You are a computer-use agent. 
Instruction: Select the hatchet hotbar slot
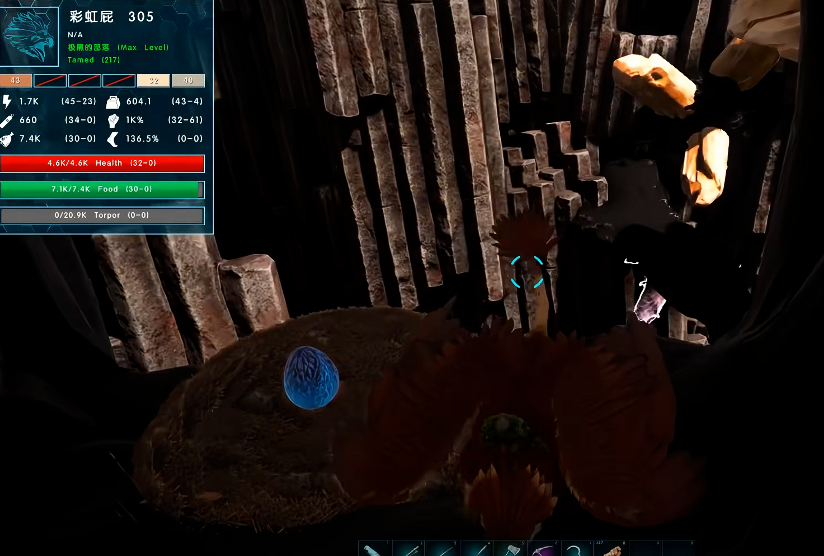coord(509,549)
